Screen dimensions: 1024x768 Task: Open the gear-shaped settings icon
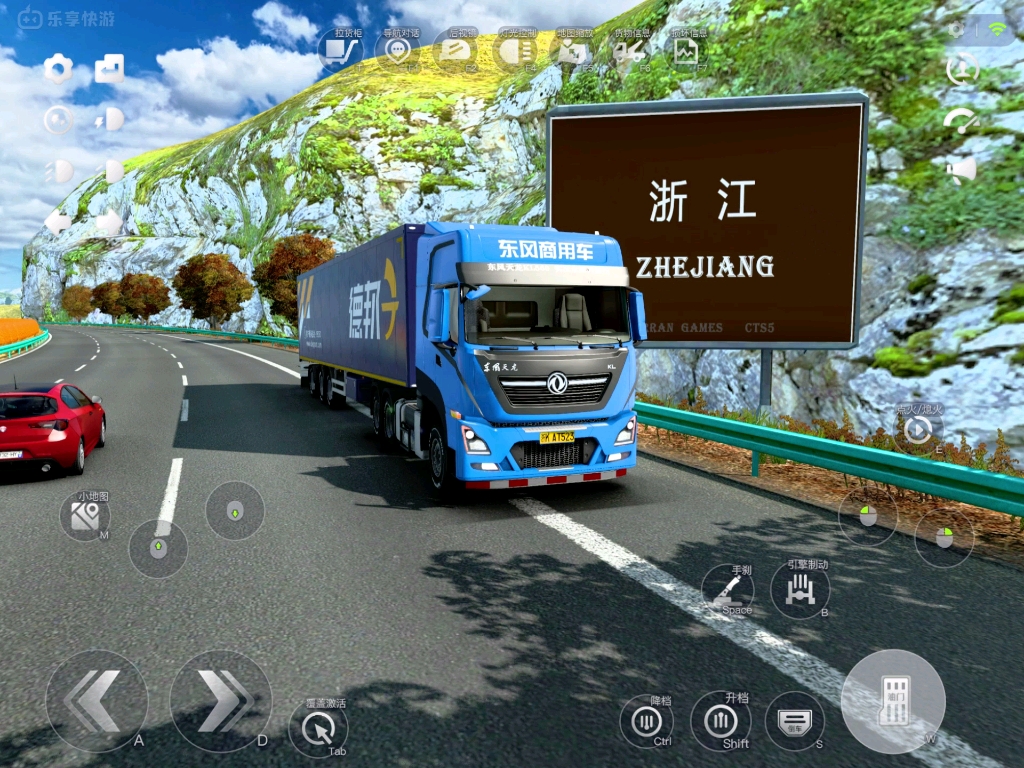pyautogui.click(x=59, y=69)
